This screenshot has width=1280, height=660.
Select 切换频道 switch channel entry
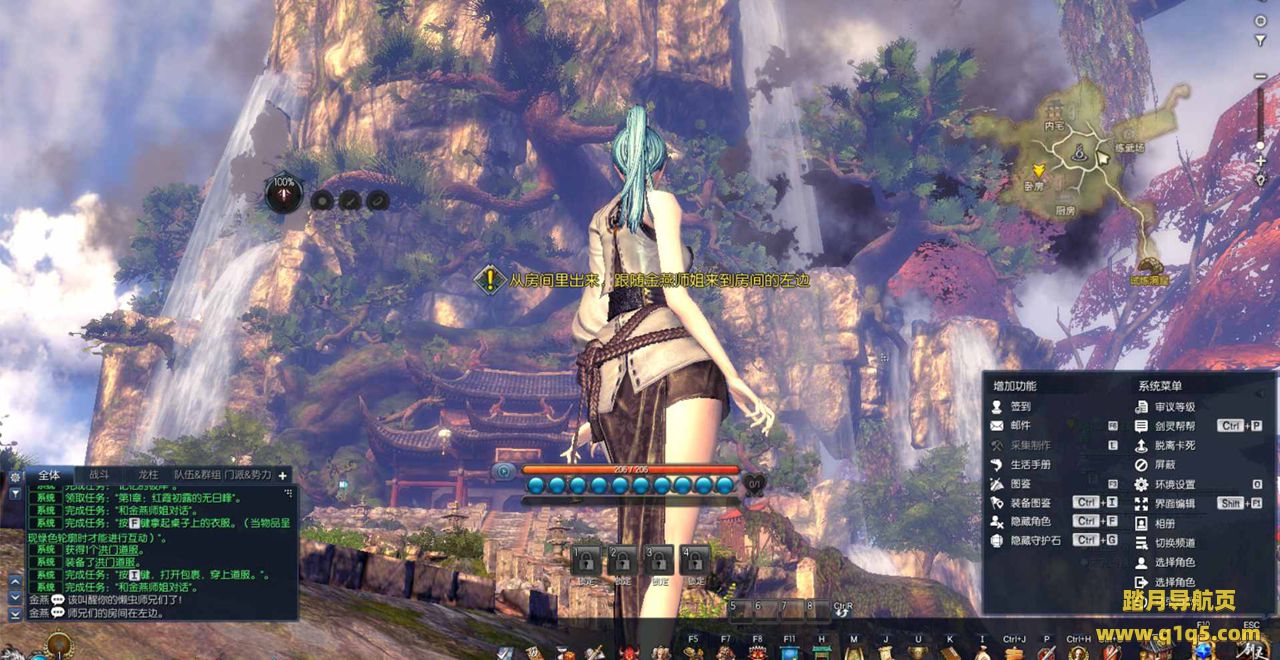click(1174, 543)
